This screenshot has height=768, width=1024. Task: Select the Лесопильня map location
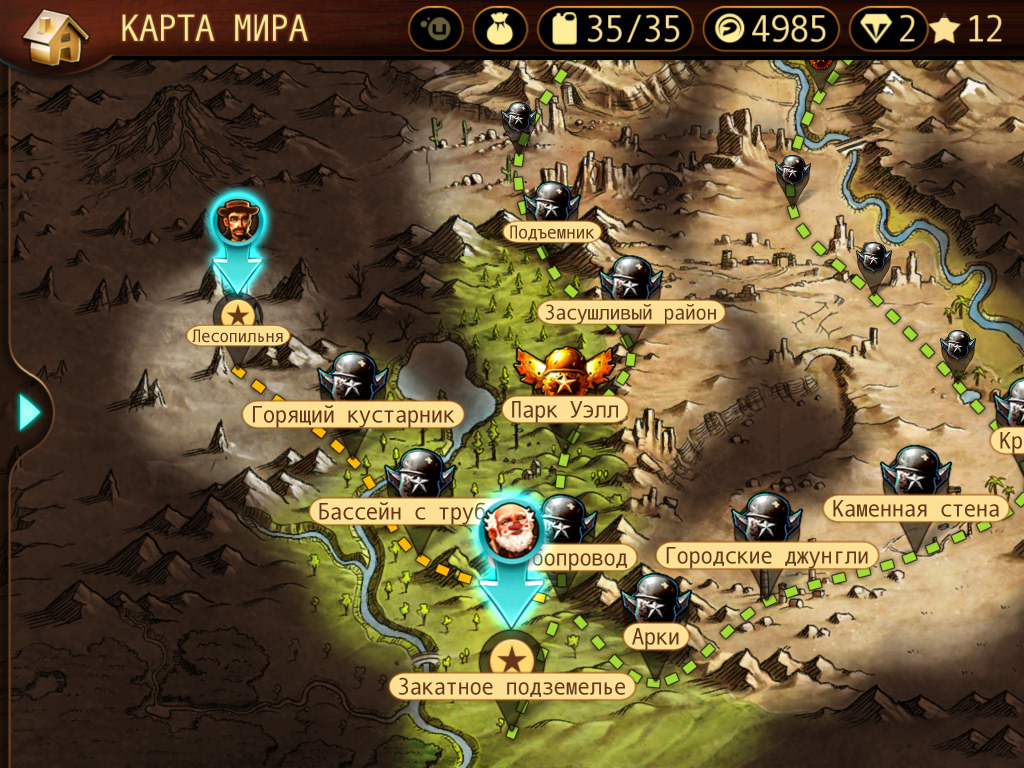(238, 317)
